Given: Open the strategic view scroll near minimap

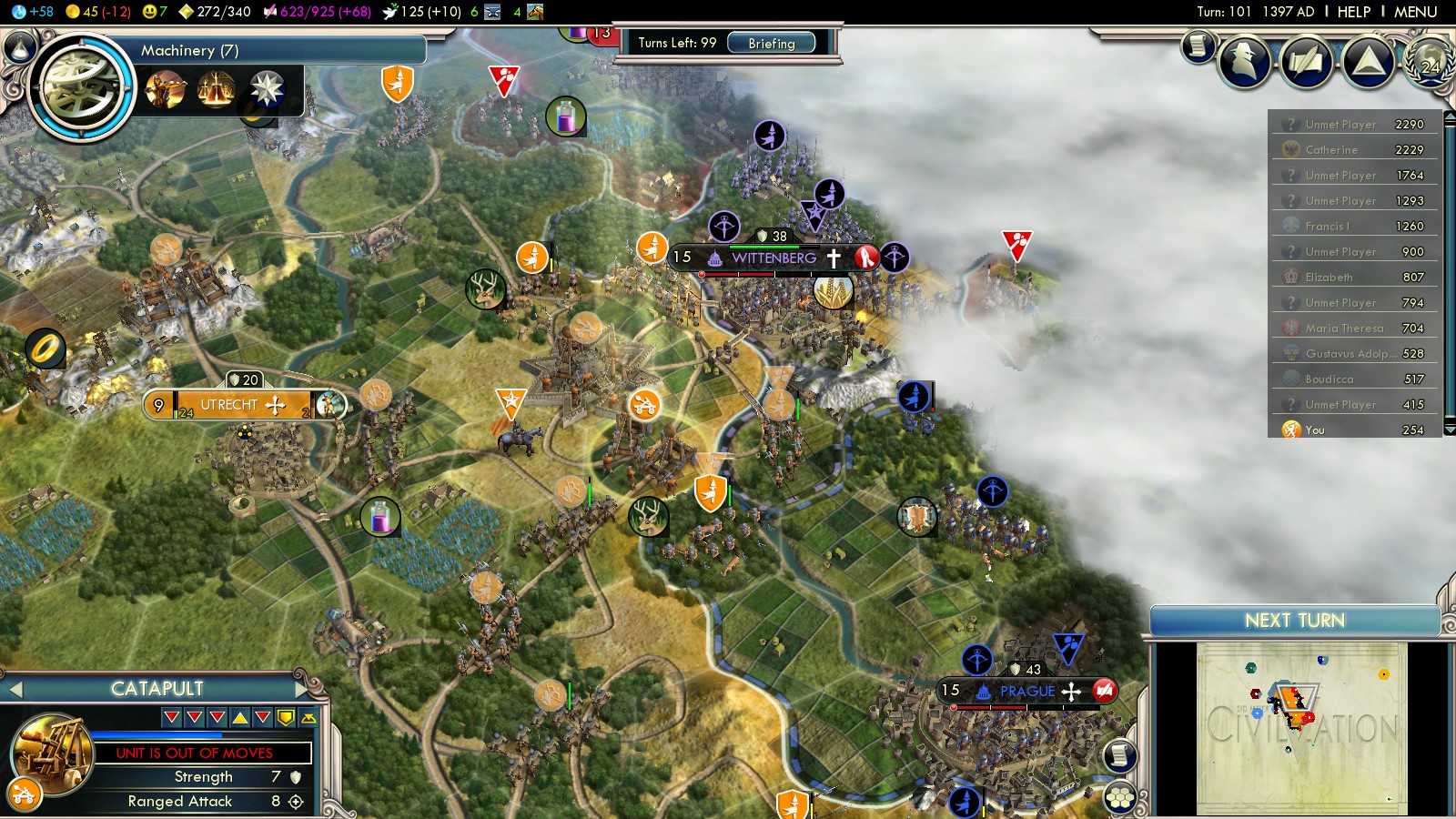Looking at the screenshot, I should tap(1120, 754).
